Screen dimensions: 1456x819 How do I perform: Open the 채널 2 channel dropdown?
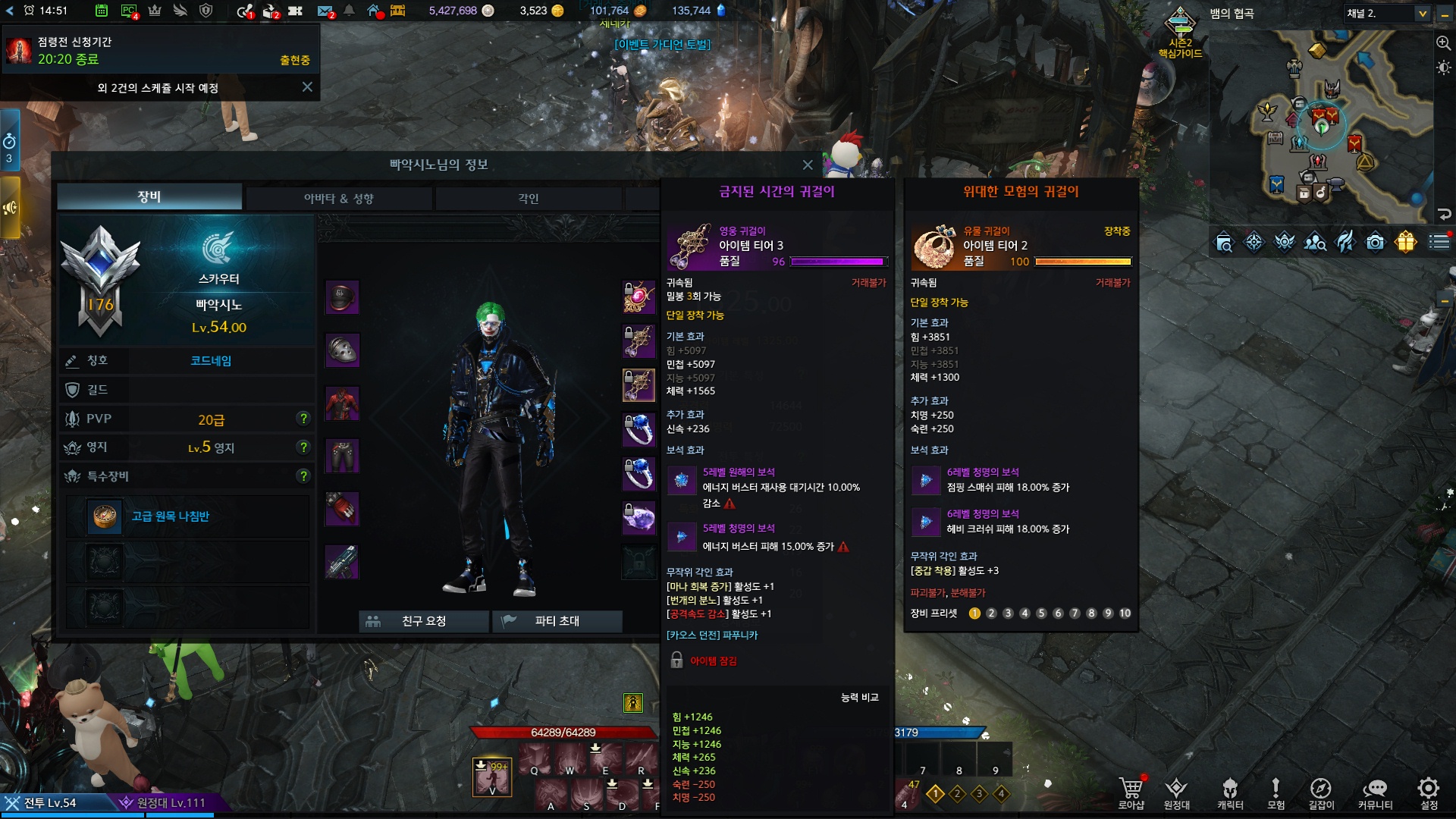click(x=1422, y=14)
